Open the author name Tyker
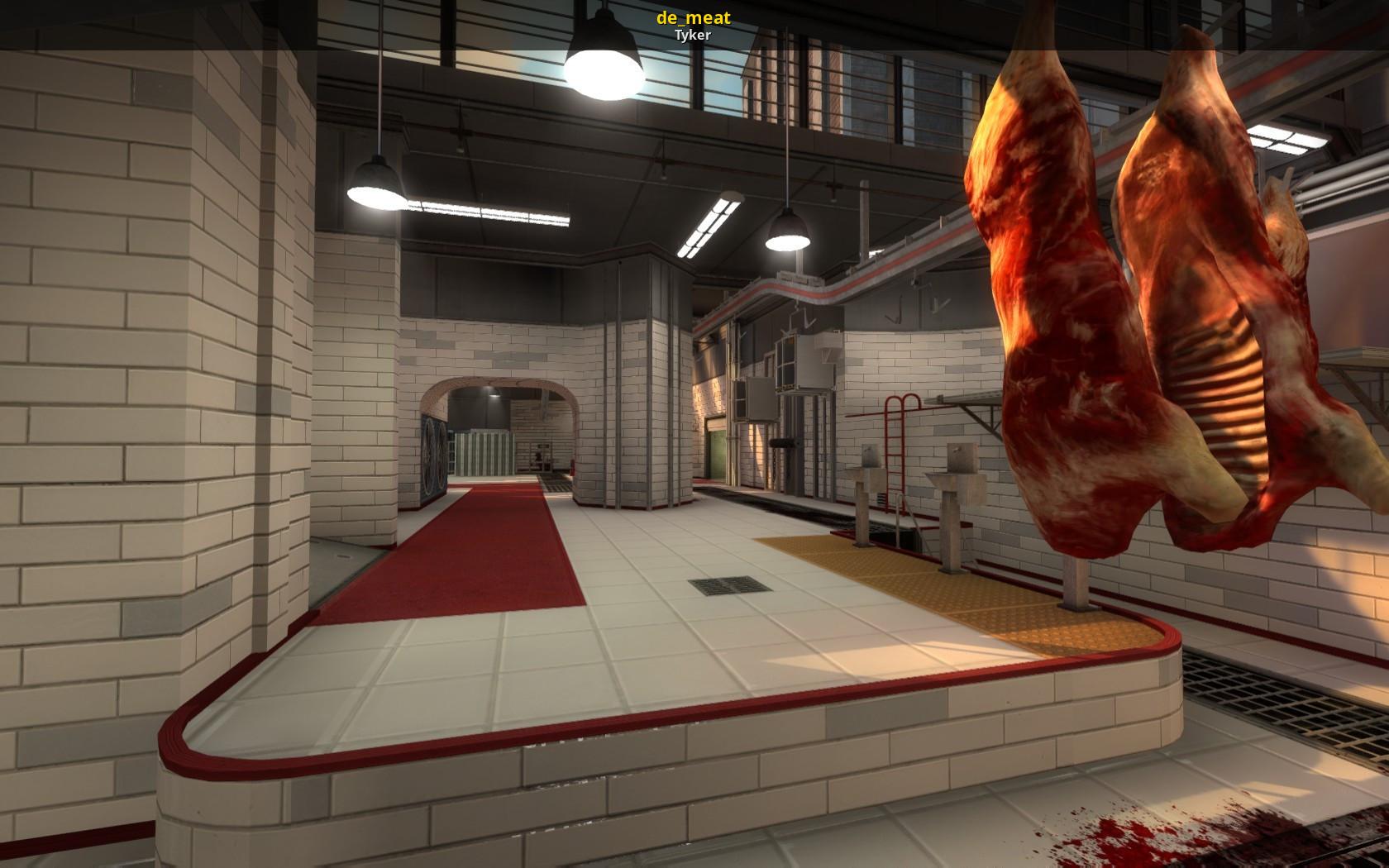 [x=693, y=36]
